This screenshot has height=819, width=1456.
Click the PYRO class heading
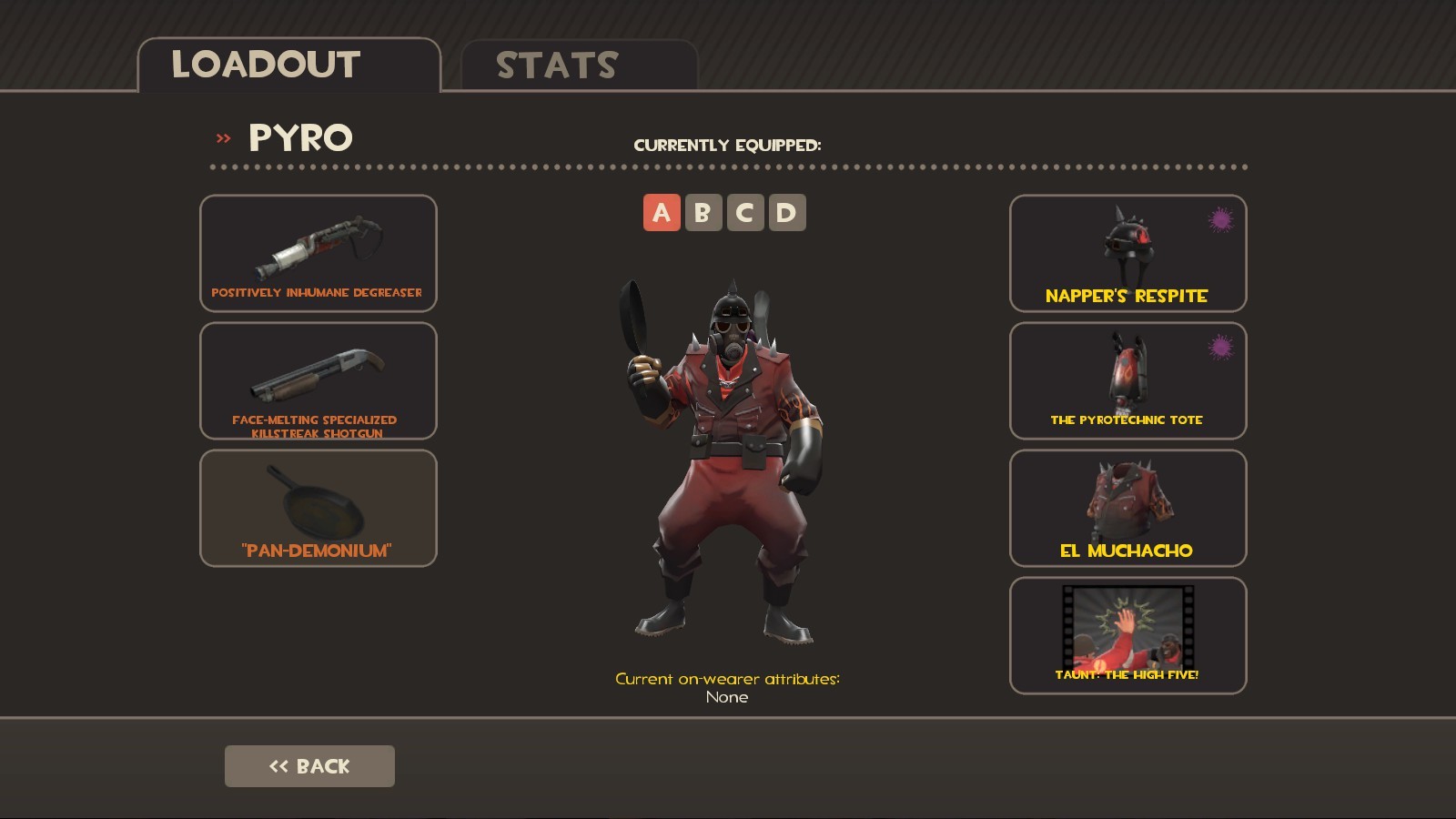coord(300,138)
